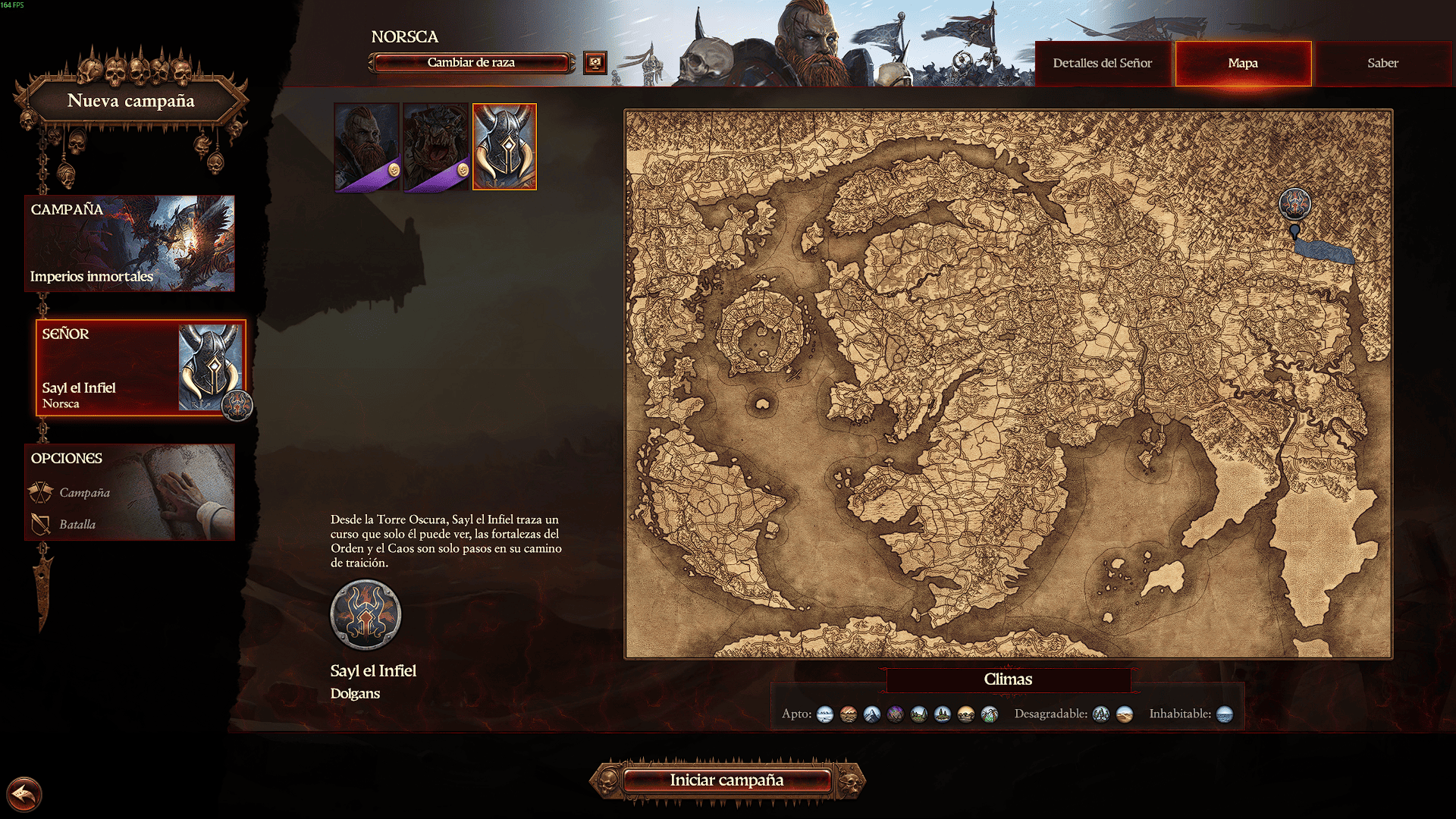Select the Mapa tab
The image size is (1456, 819).
(1243, 64)
